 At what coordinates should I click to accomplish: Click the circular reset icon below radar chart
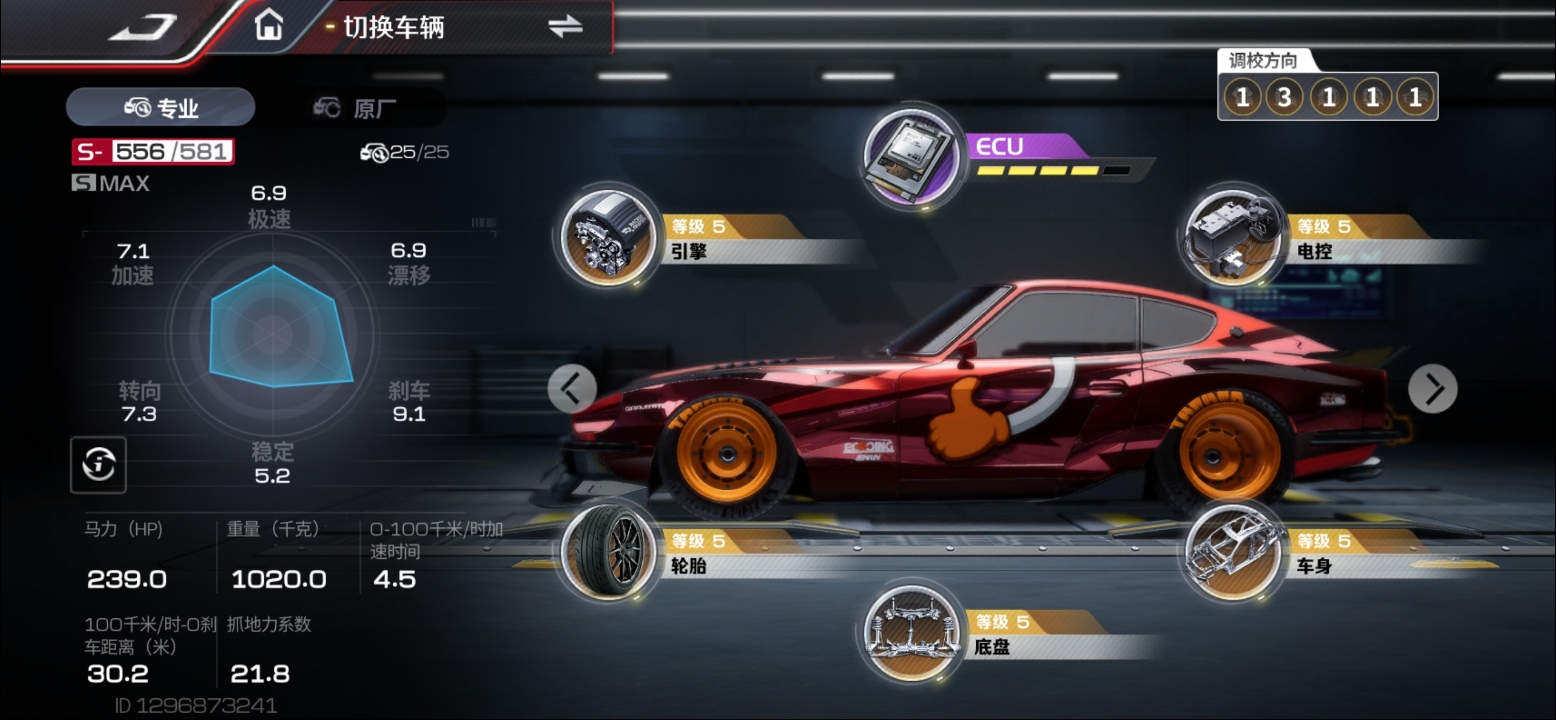click(98, 464)
